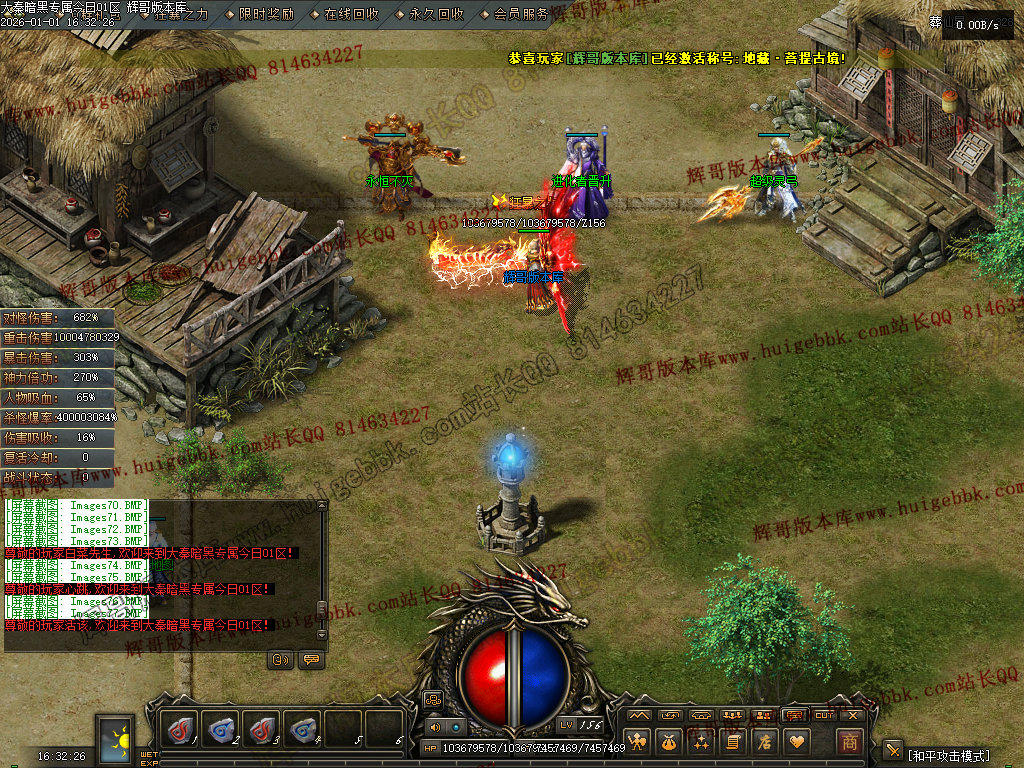This screenshot has height=768, width=1024.
Task: Toggle the sword attack mode button
Action: (x=893, y=752)
